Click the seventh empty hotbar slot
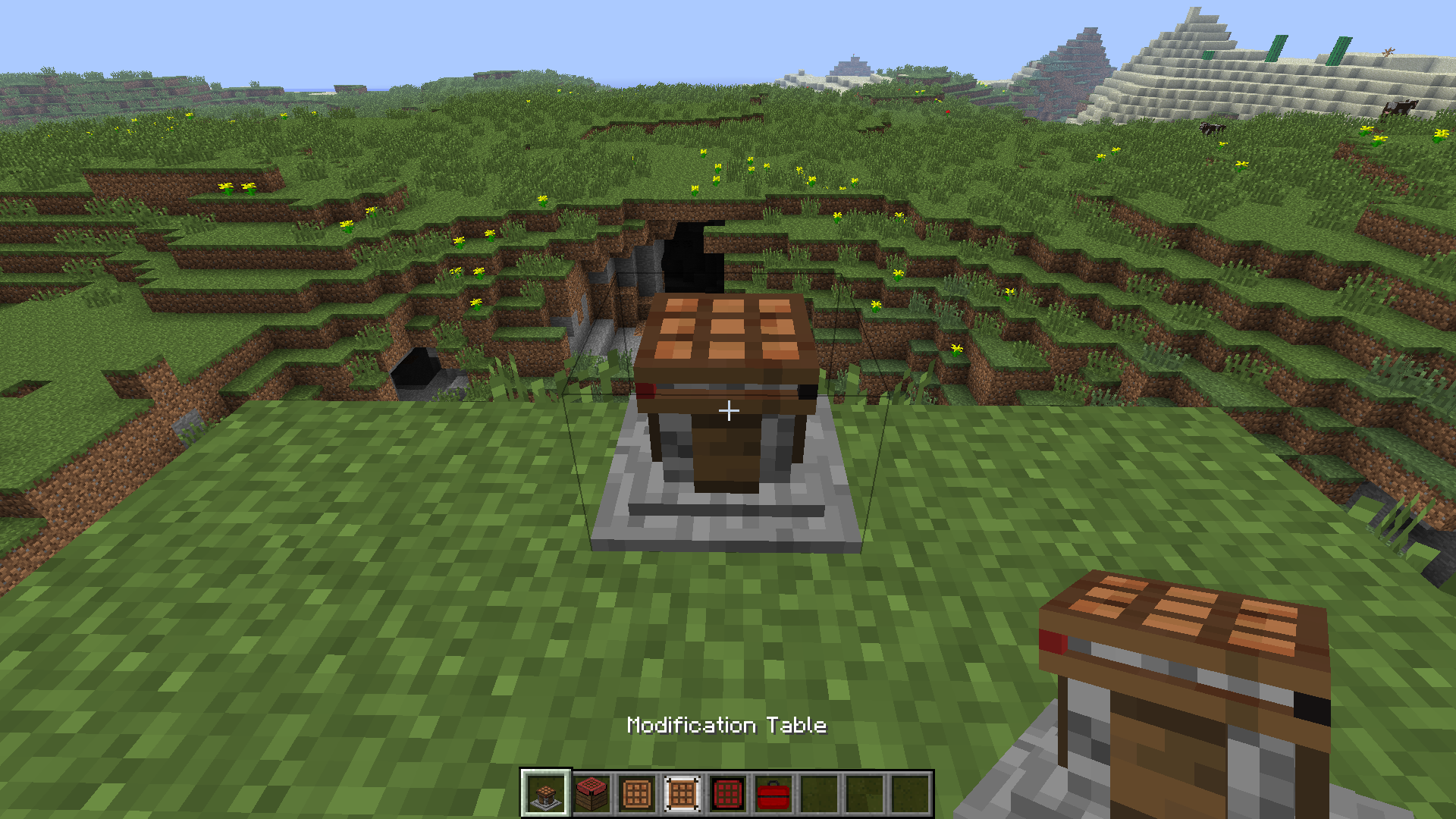1456x819 pixels. point(818,795)
